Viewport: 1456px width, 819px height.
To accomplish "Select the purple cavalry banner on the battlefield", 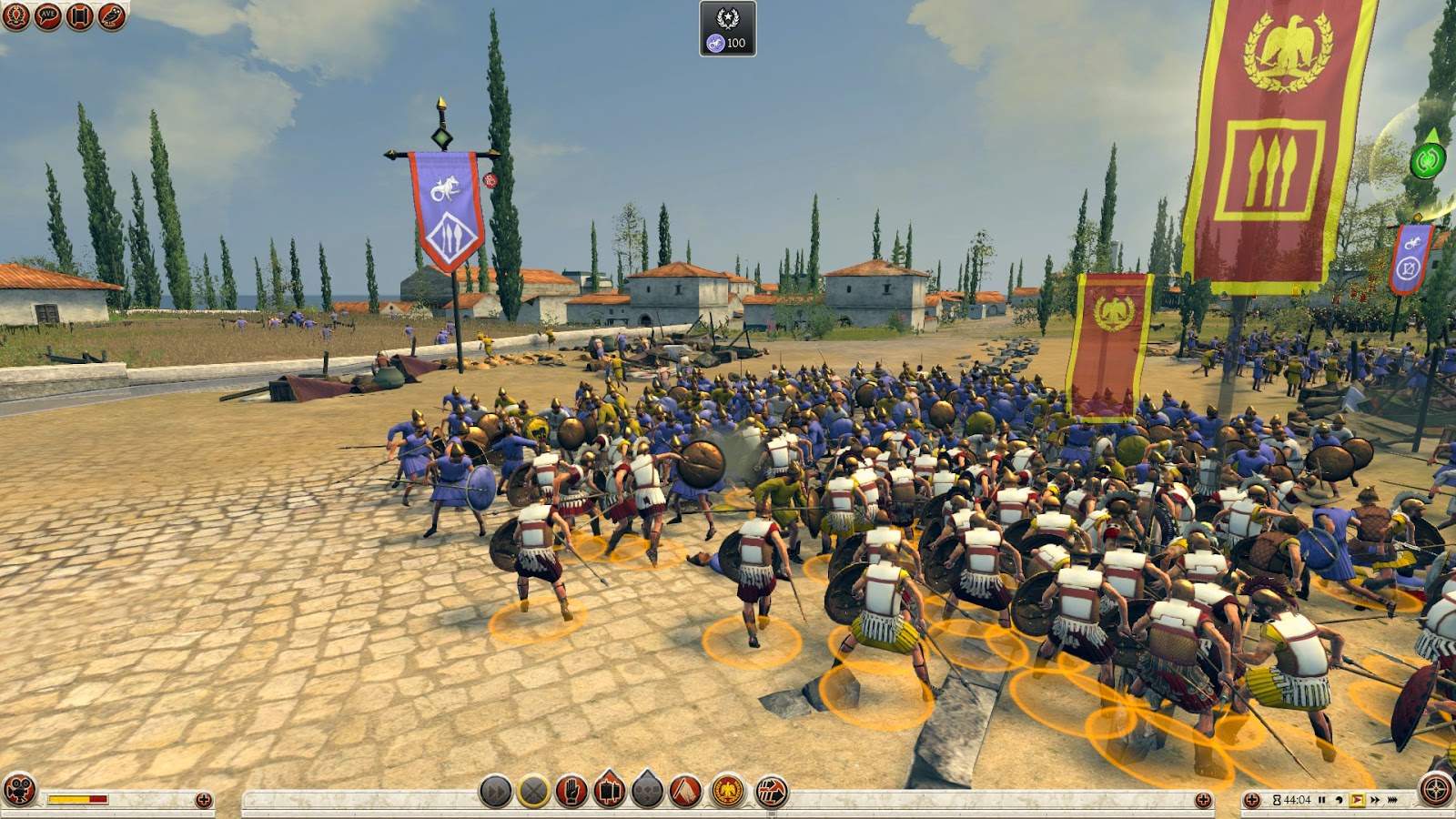I will coord(446,209).
